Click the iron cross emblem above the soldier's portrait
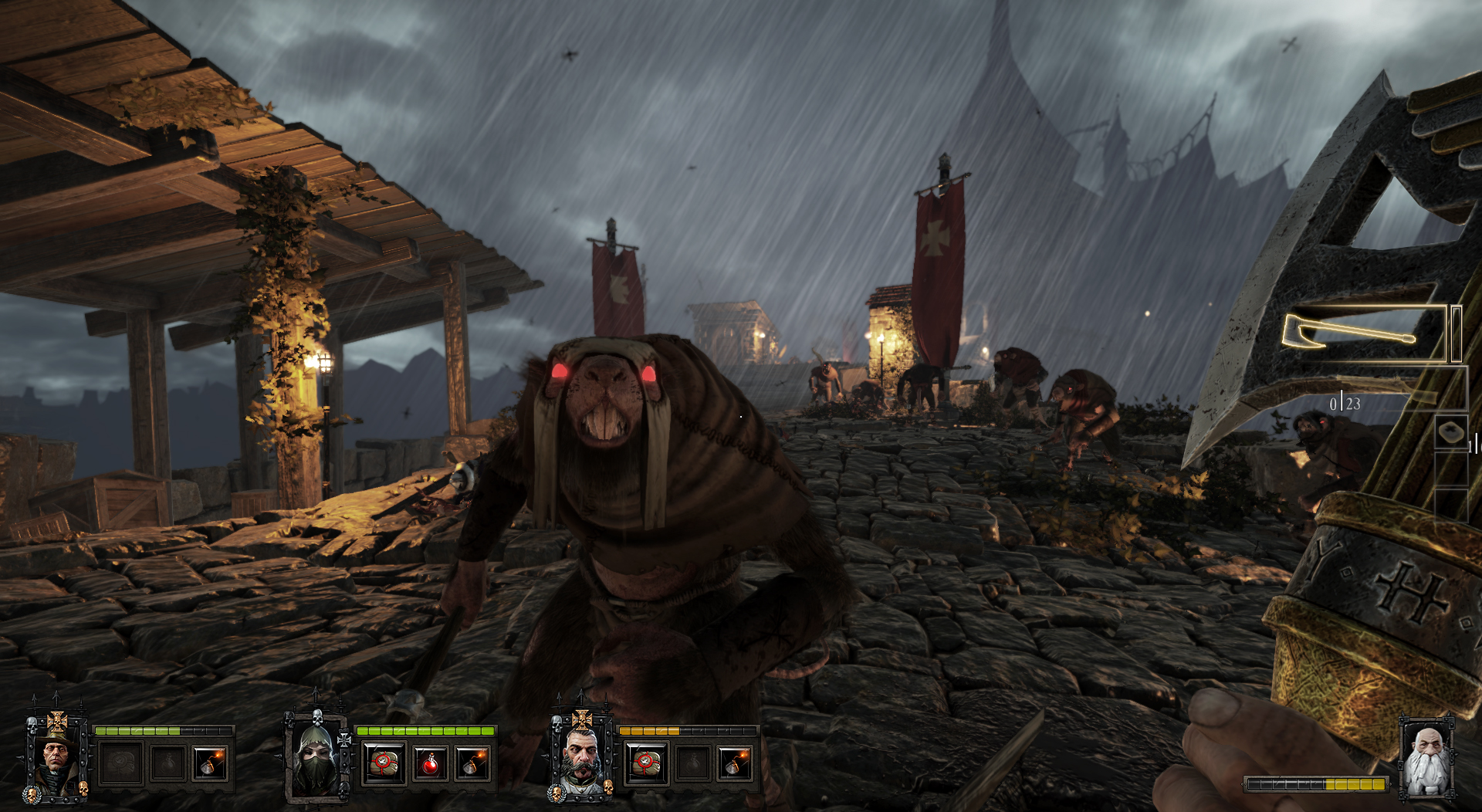Image resolution: width=1482 pixels, height=812 pixels. [x=581, y=721]
